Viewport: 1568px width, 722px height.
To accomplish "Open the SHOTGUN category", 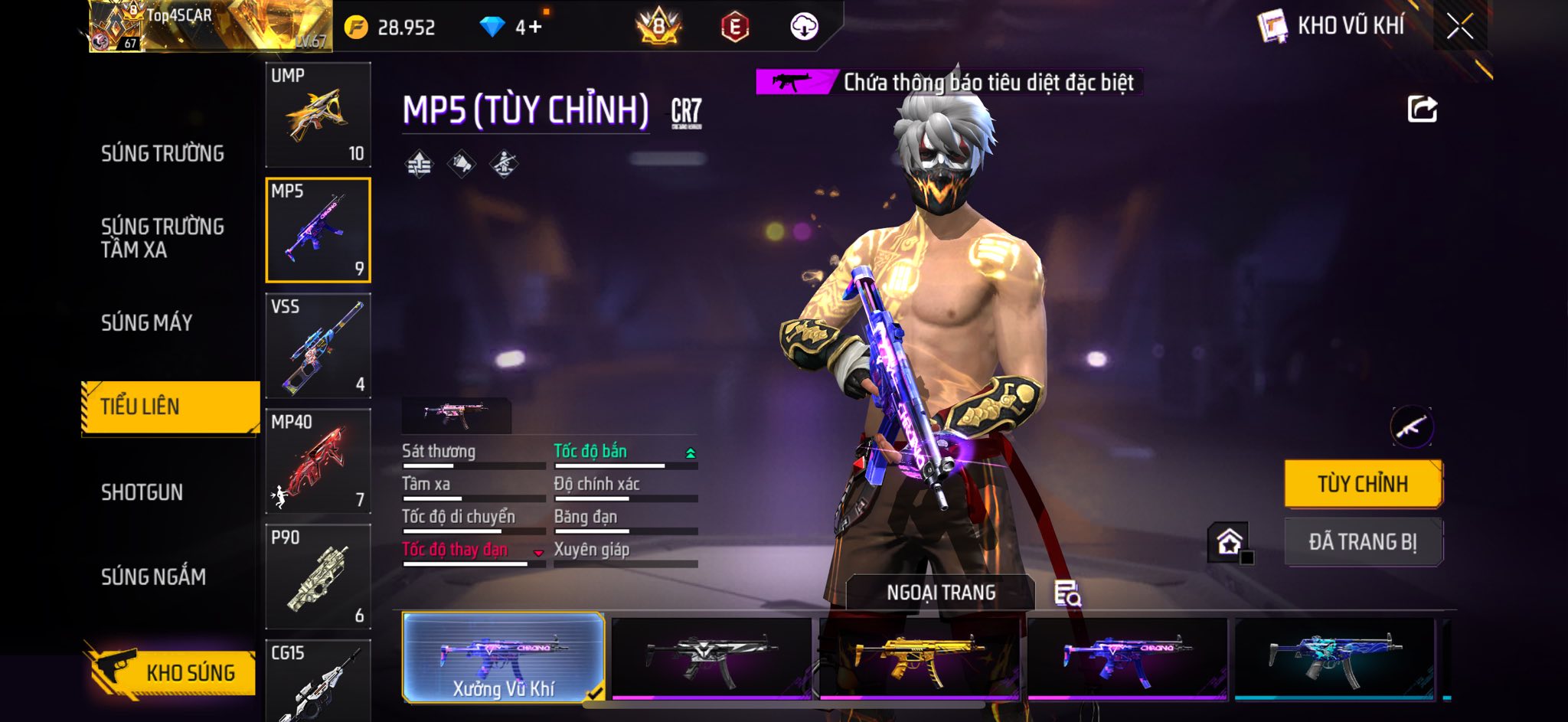I will pos(142,492).
